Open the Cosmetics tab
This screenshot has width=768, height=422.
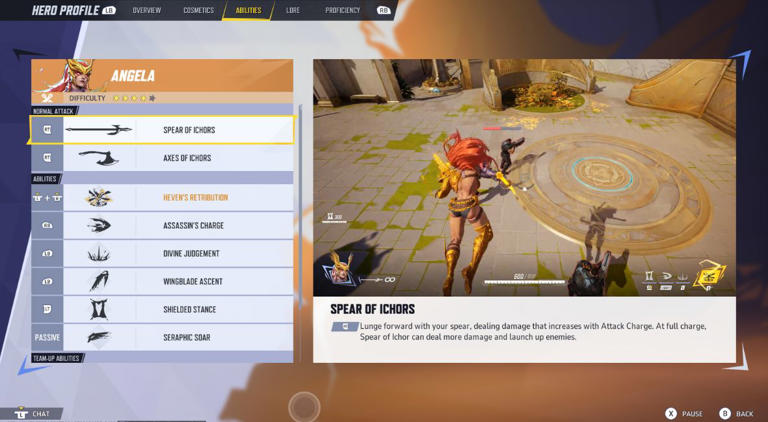click(x=198, y=10)
